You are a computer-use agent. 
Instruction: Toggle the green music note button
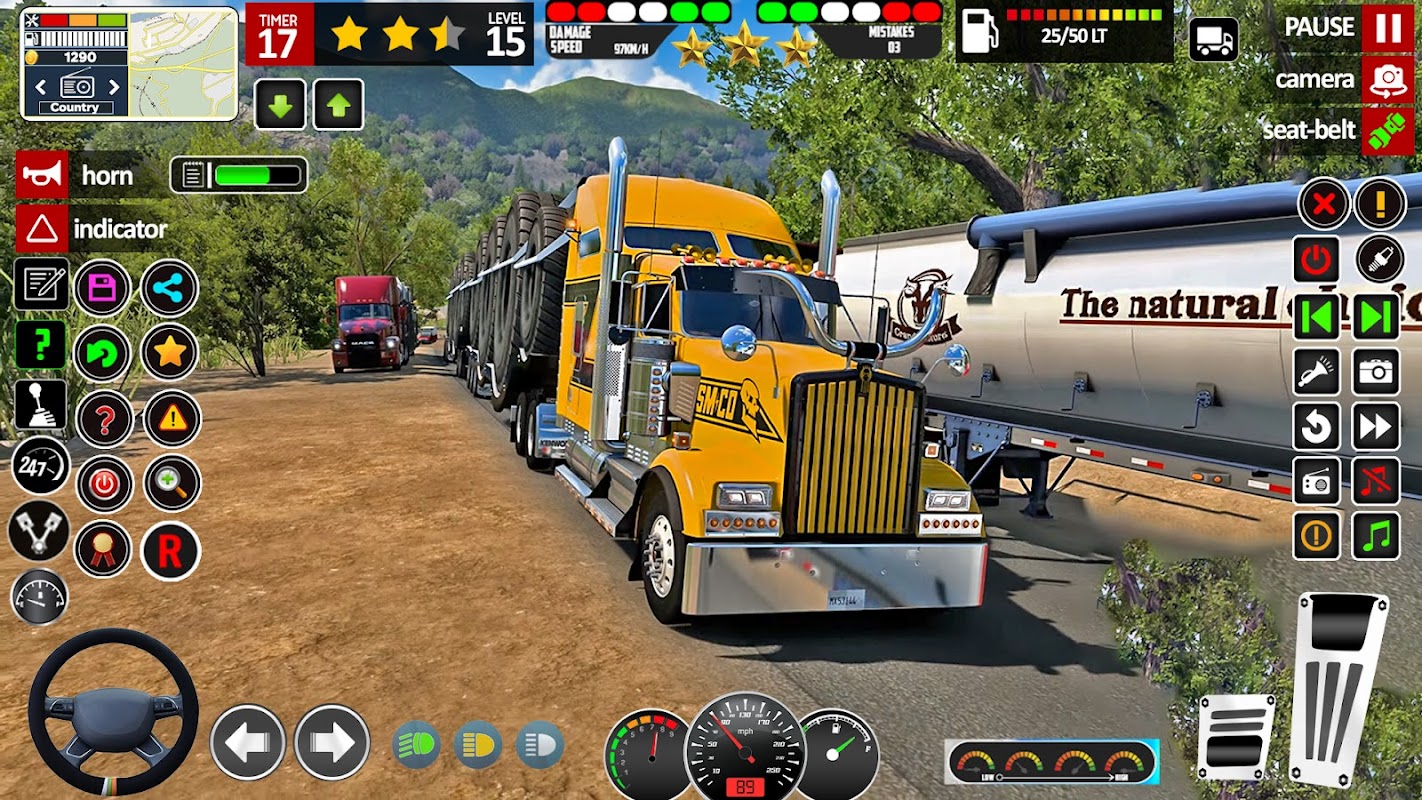pos(1377,536)
